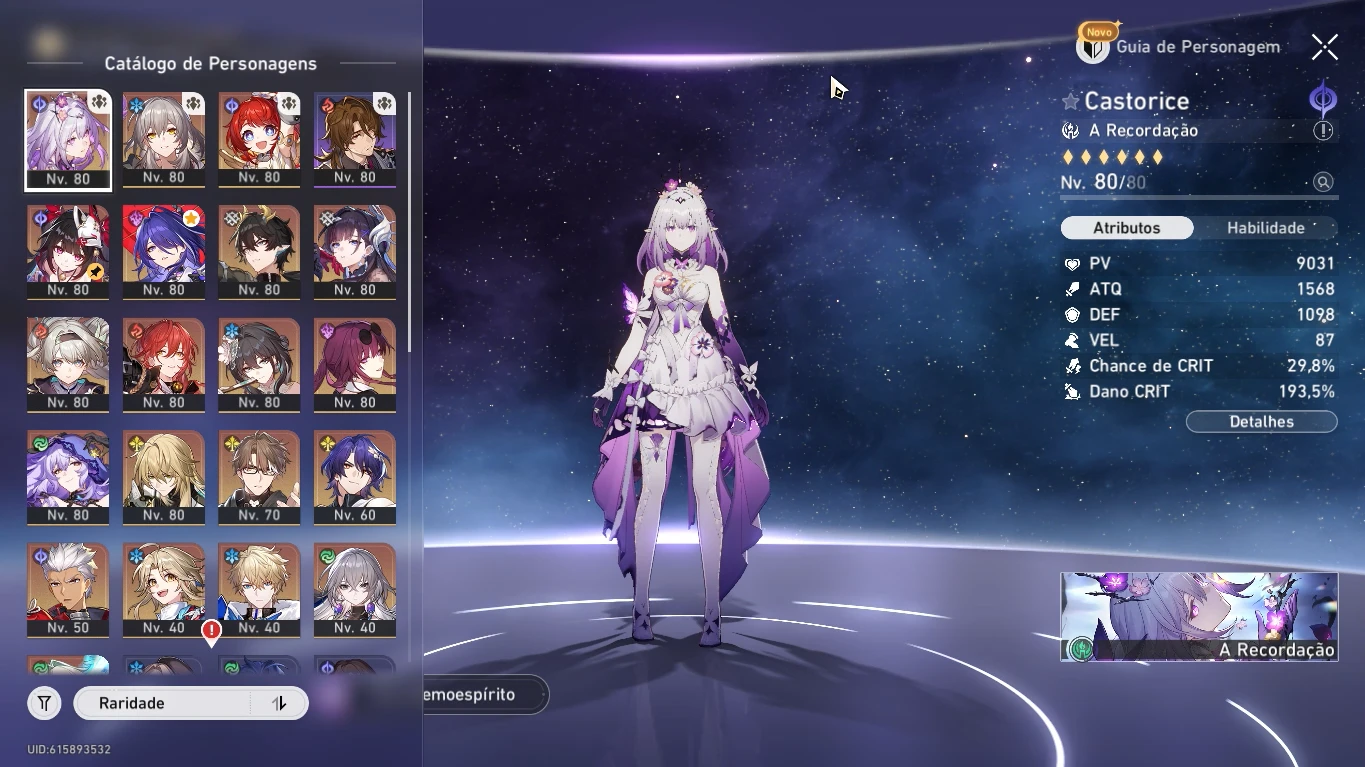Open the character filter funnel icon
The image size is (1365, 767).
(44, 704)
